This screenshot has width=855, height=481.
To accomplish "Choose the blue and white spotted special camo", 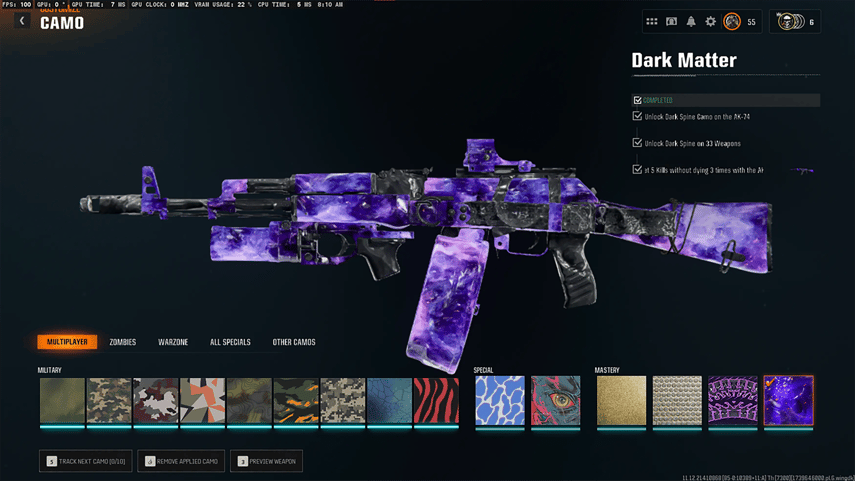I will (x=500, y=400).
